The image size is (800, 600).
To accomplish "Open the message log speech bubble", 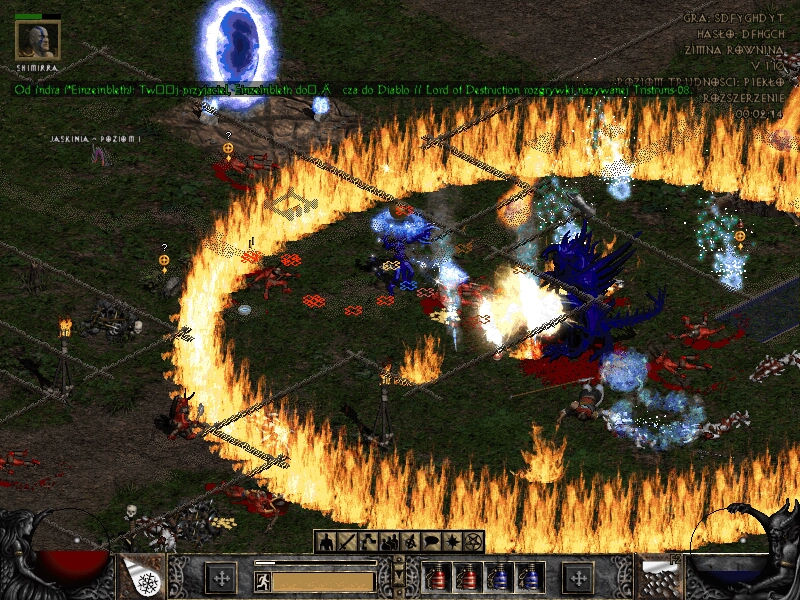I will [431, 541].
